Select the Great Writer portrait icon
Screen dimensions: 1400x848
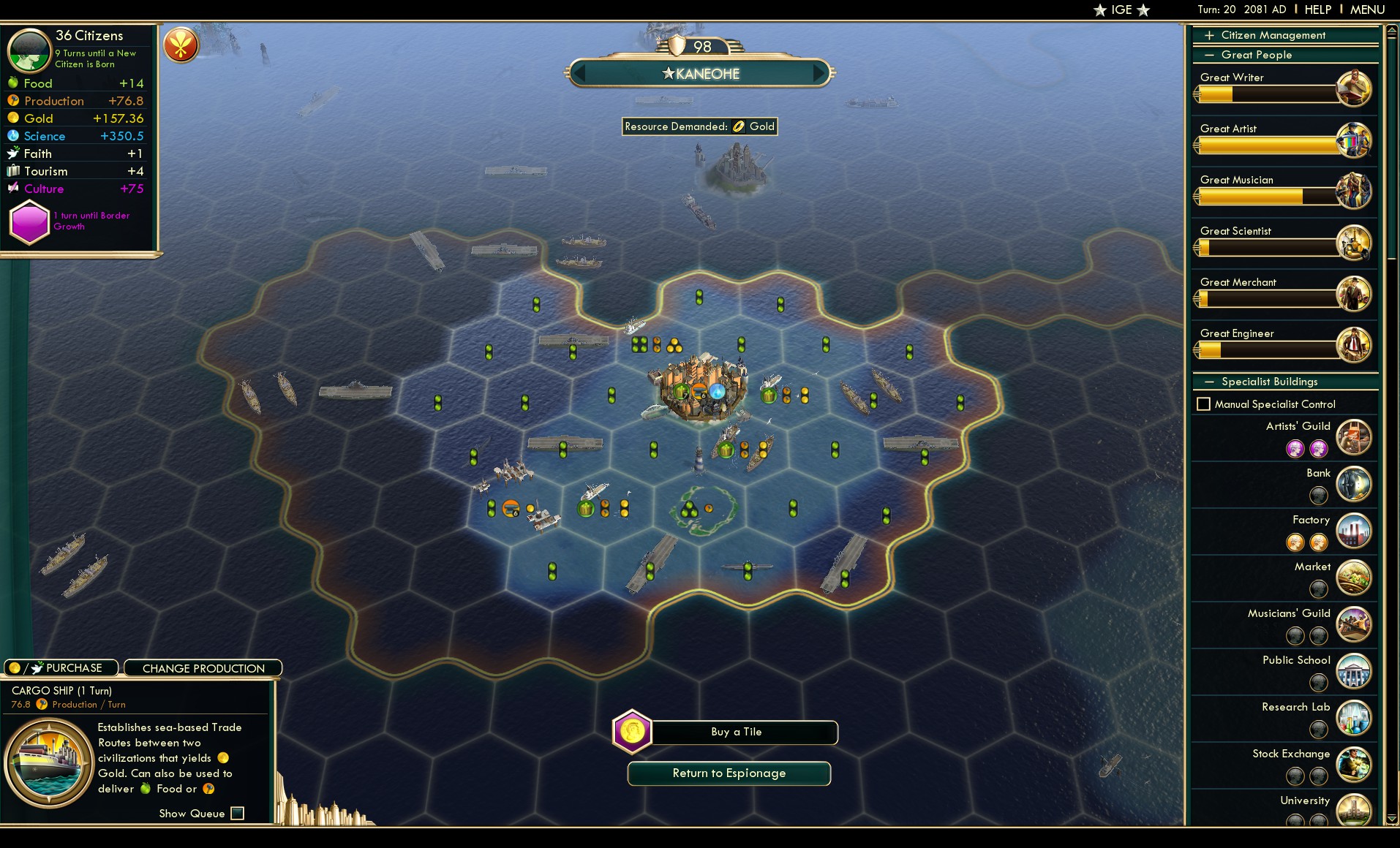click(x=1354, y=88)
